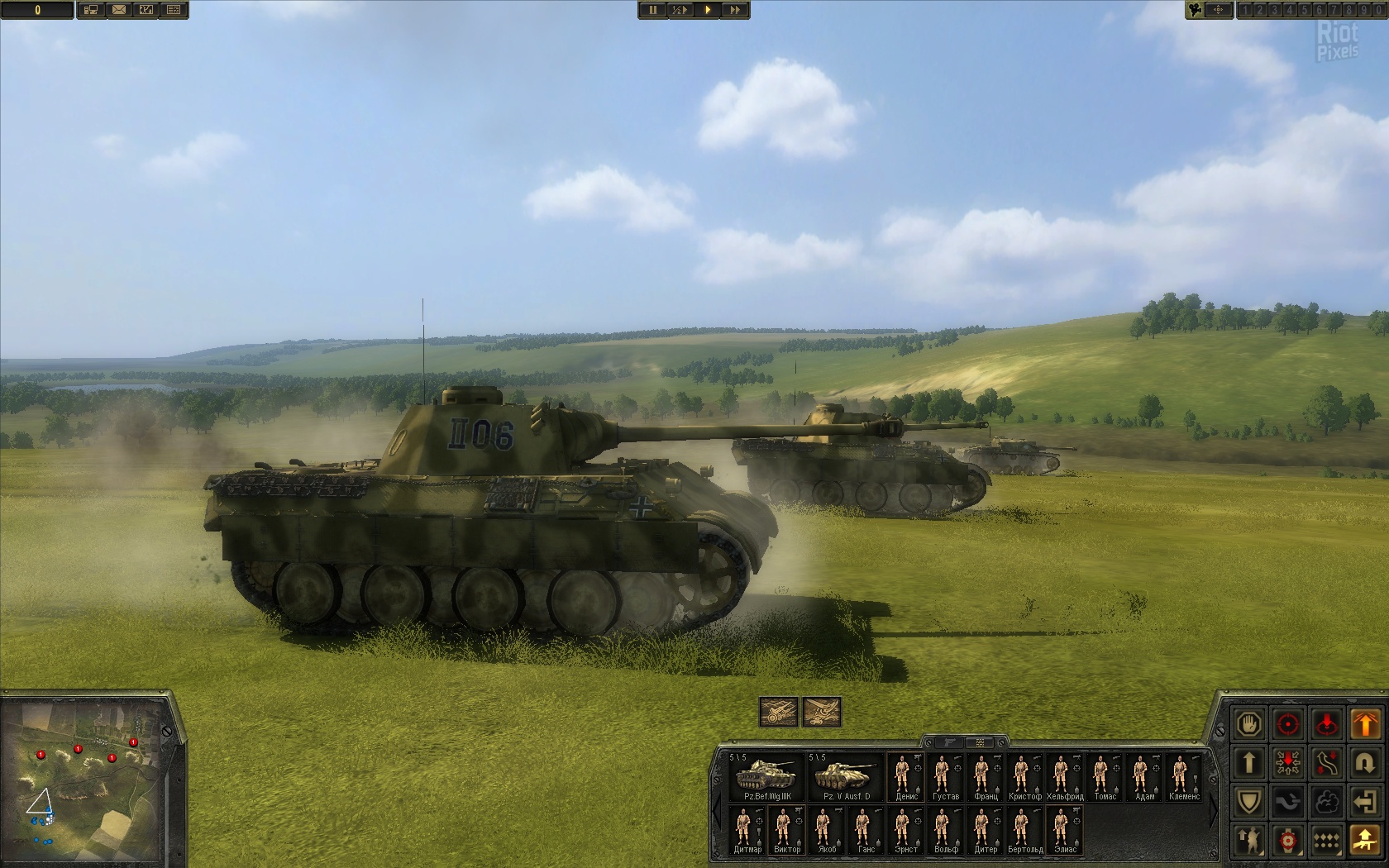Screen dimensions: 1389x868
Task: Pick crew member Элиас
Action: pyautogui.click(x=1065, y=830)
